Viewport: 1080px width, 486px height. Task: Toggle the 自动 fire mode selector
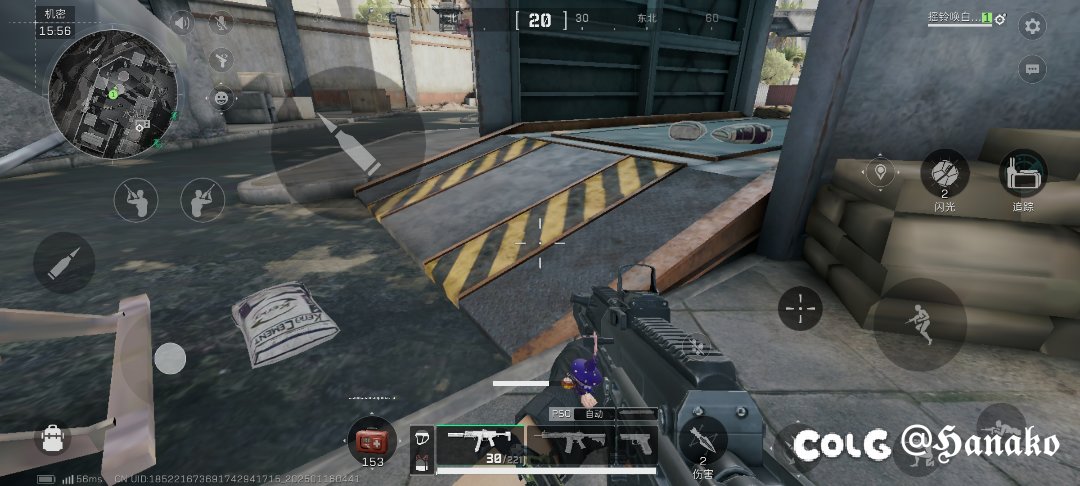coord(592,413)
